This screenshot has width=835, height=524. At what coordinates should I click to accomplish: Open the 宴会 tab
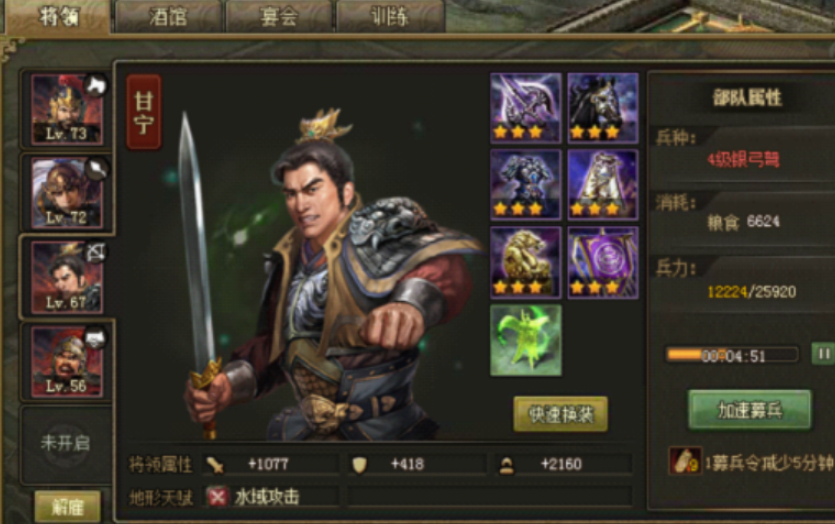tap(277, 17)
